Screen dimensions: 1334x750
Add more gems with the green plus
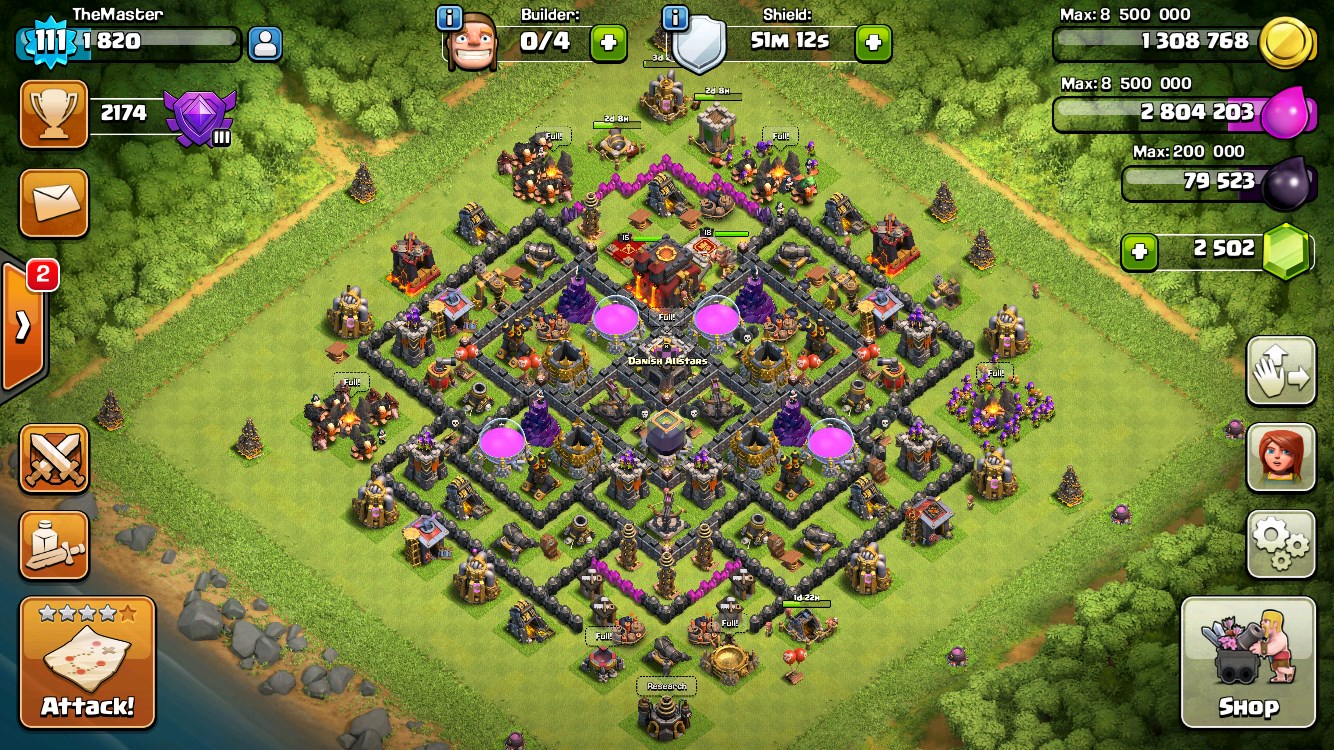[x=1139, y=251]
